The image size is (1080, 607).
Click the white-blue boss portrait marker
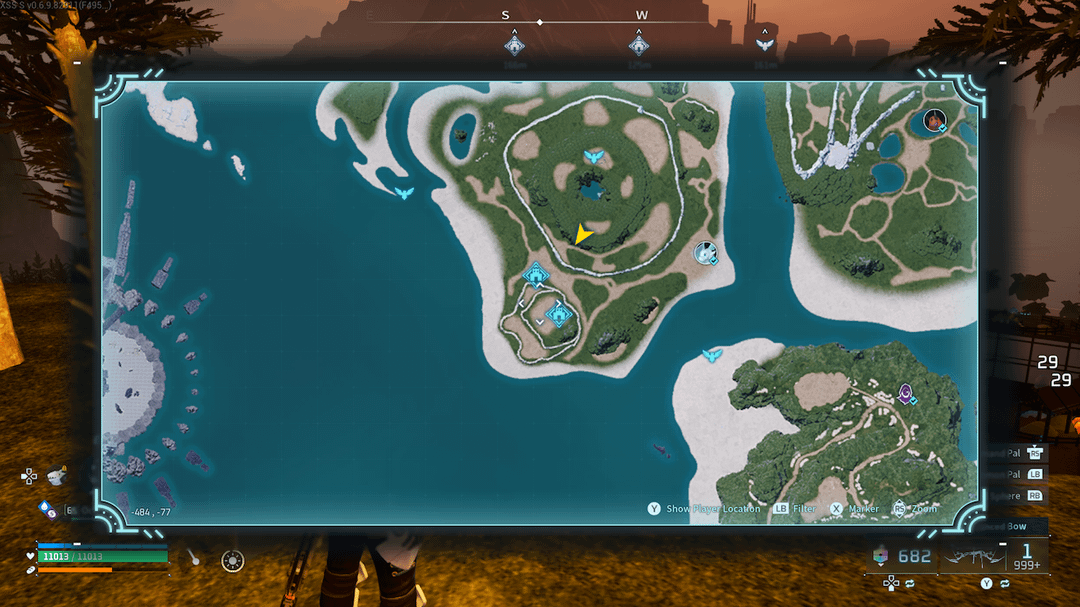pyautogui.click(x=706, y=254)
